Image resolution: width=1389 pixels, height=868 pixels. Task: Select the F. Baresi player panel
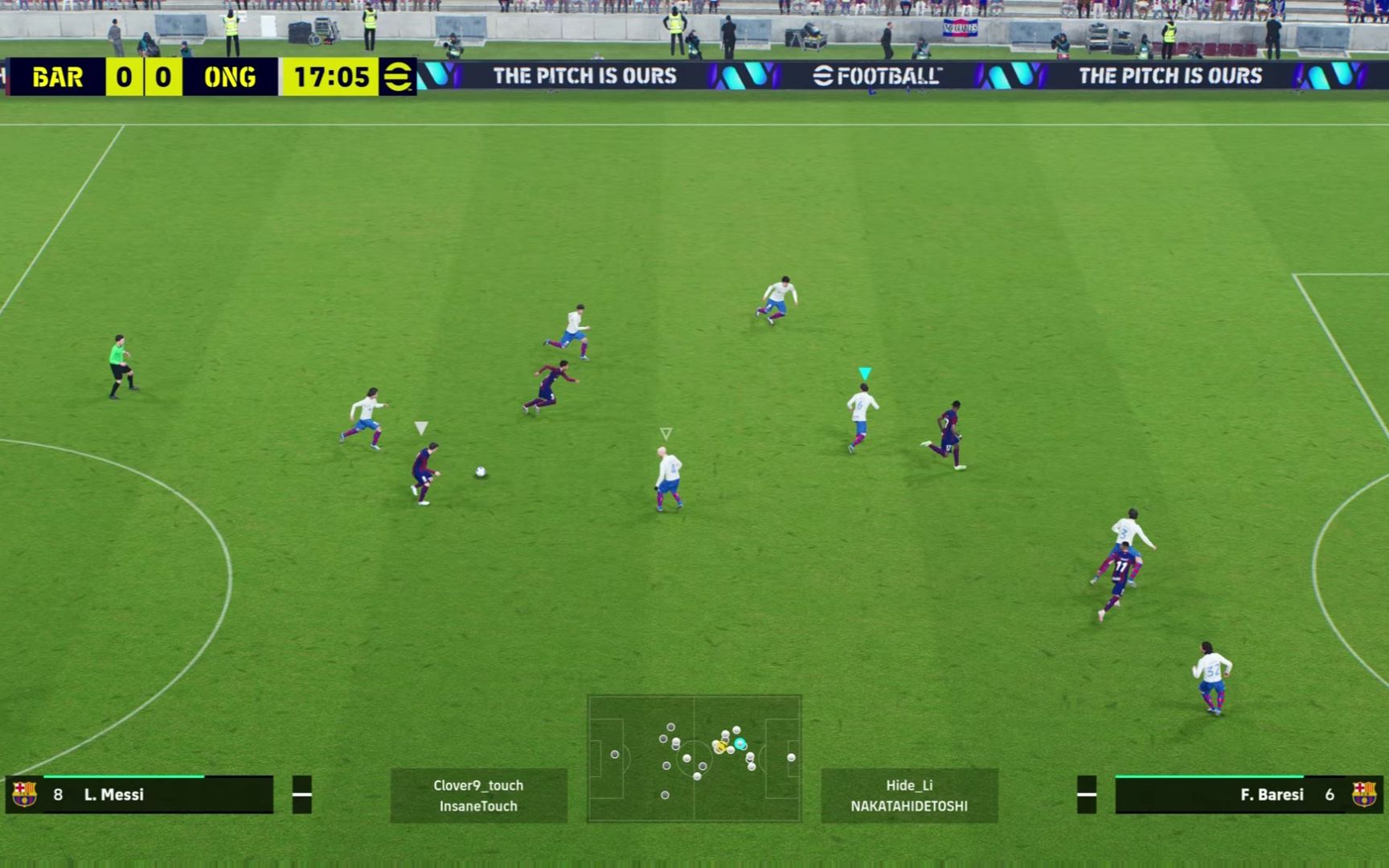[1248, 795]
